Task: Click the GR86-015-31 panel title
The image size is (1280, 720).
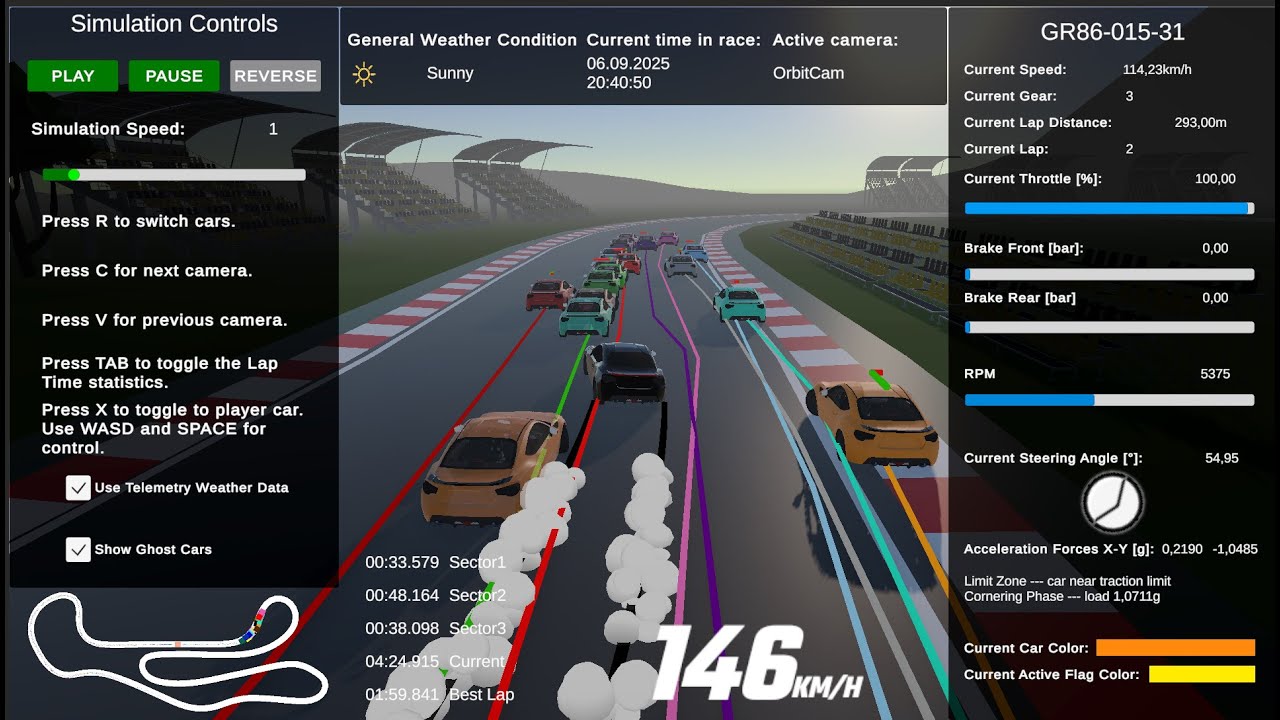Action: [x=1113, y=31]
